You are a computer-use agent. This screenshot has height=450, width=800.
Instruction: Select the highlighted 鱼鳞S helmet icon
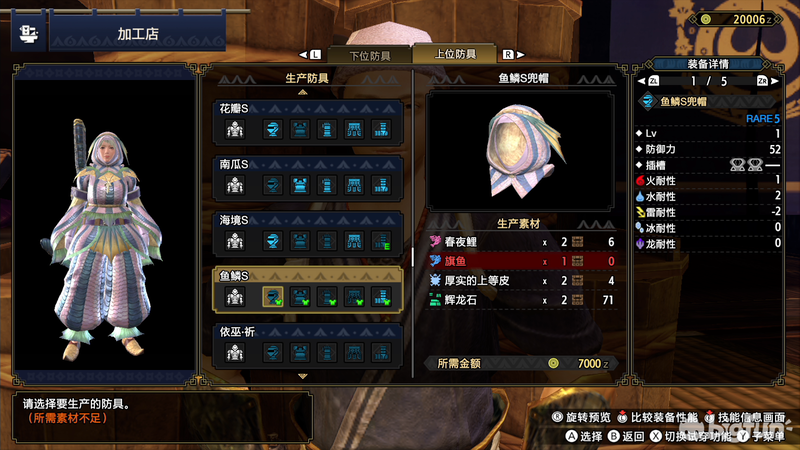[272, 296]
